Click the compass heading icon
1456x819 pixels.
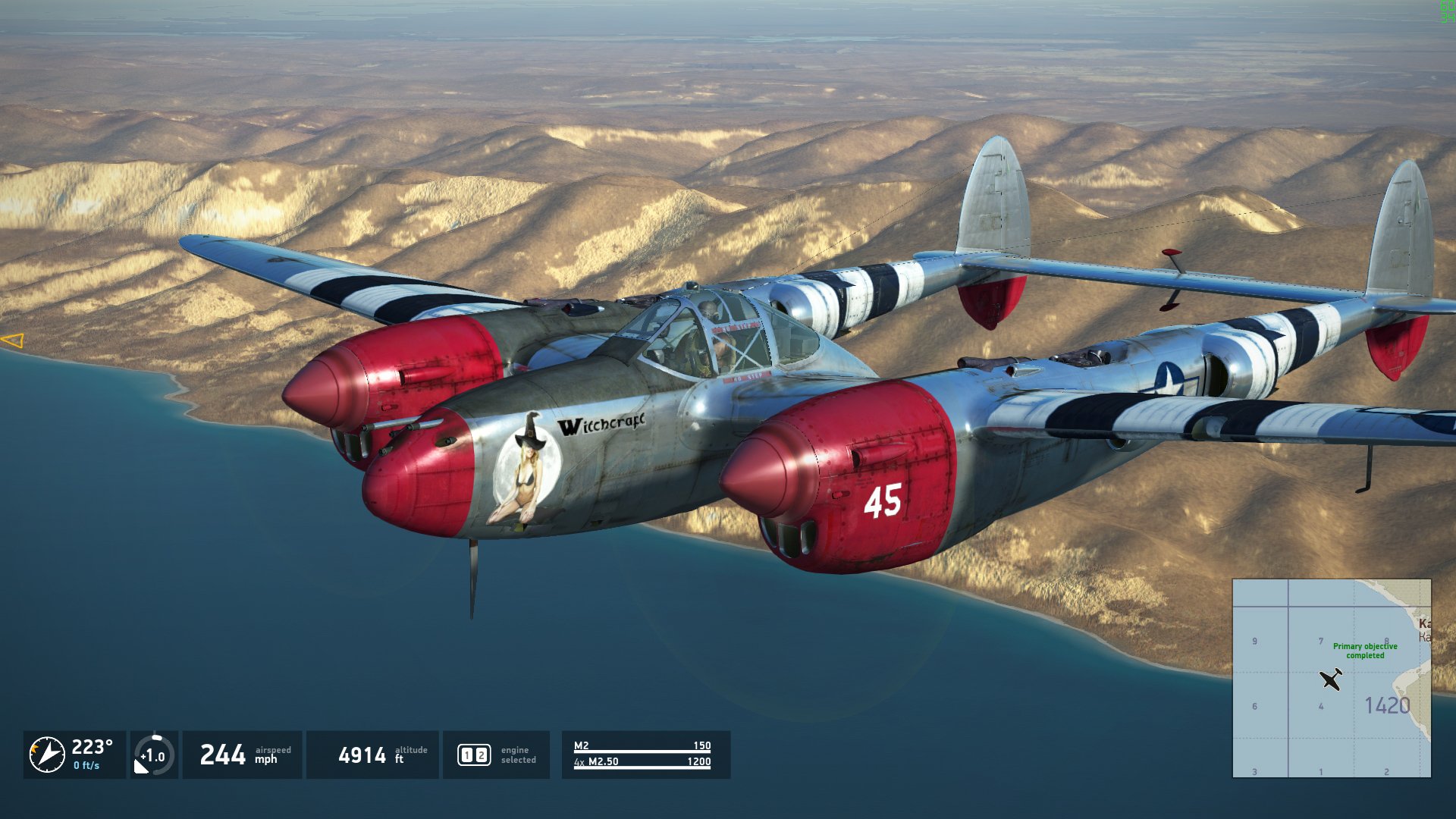coord(47,755)
